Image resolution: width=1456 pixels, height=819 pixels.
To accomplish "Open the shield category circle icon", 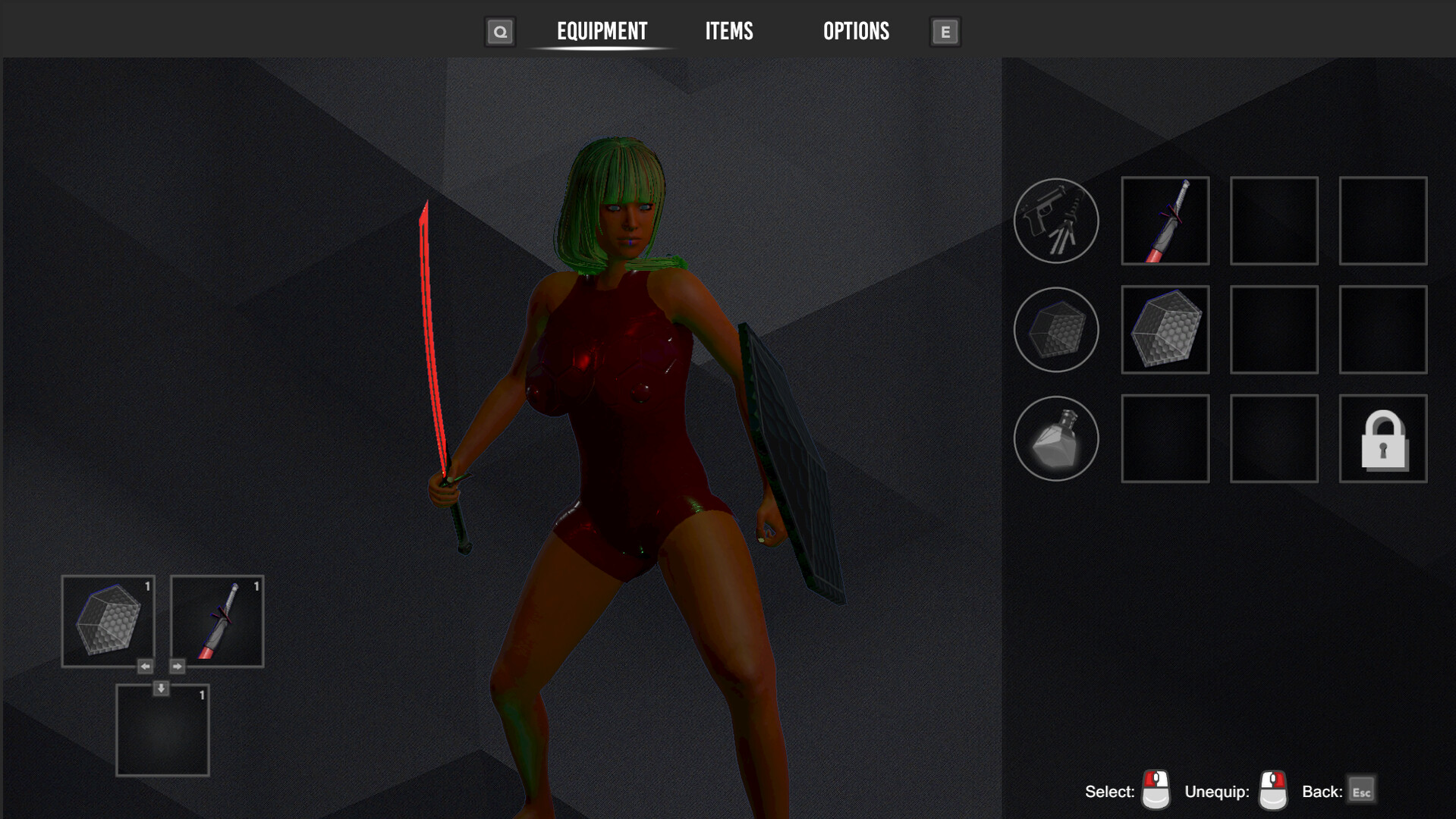I will click(1056, 330).
